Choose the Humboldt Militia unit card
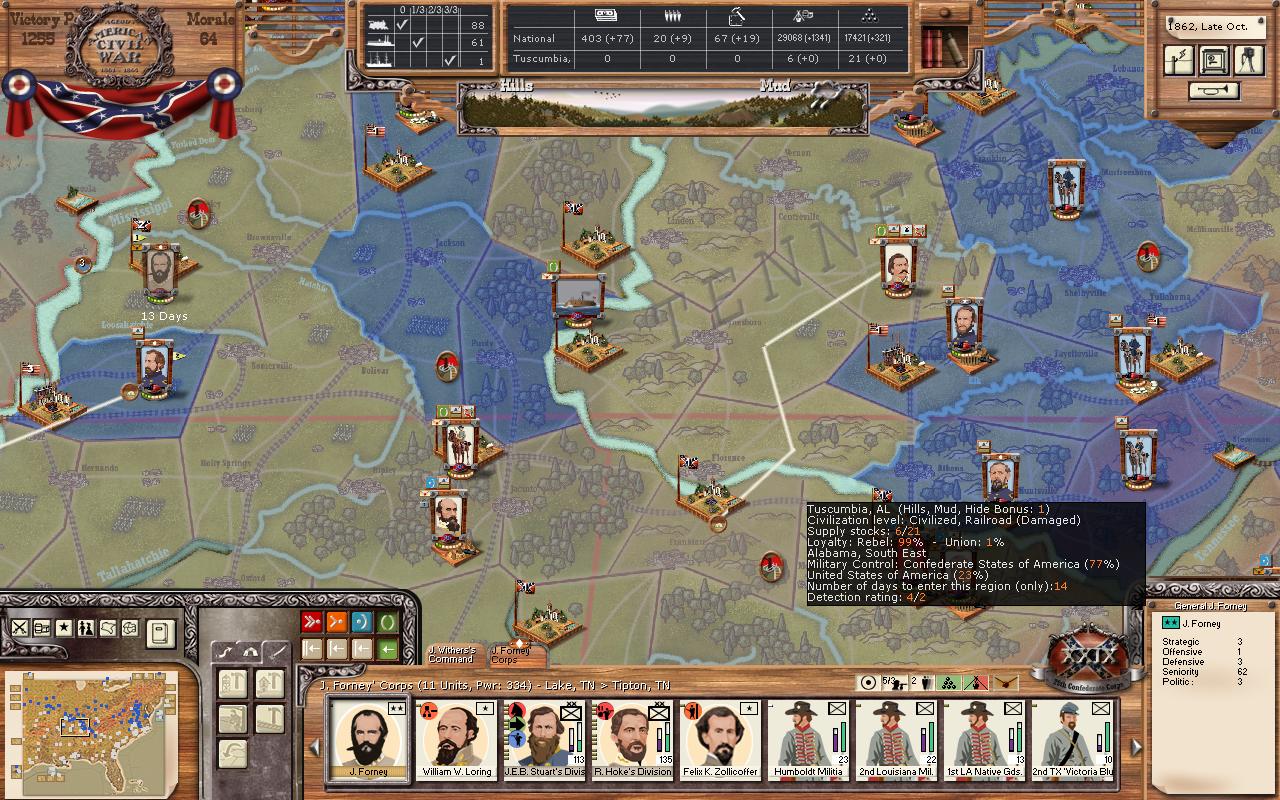 pyautogui.click(x=808, y=738)
